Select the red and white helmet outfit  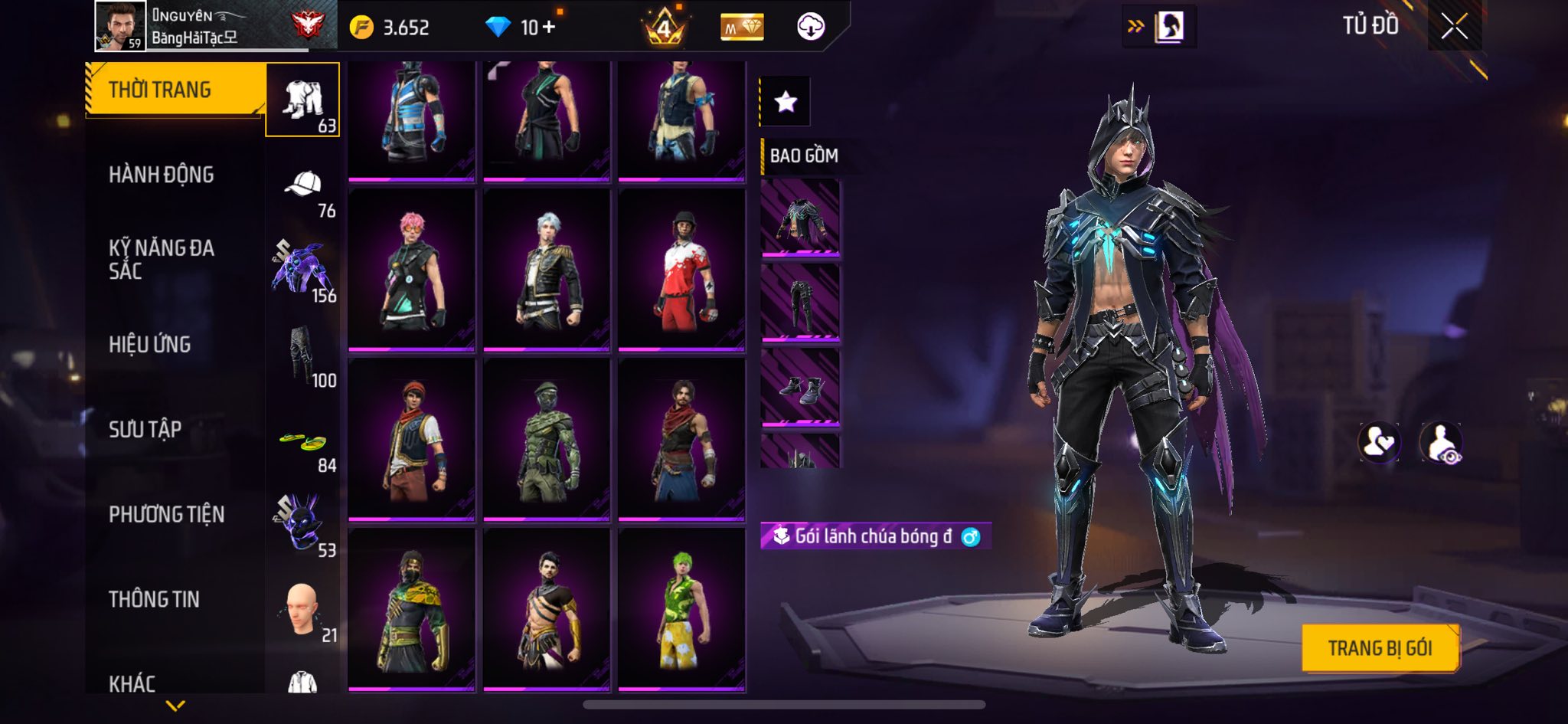click(x=681, y=270)
